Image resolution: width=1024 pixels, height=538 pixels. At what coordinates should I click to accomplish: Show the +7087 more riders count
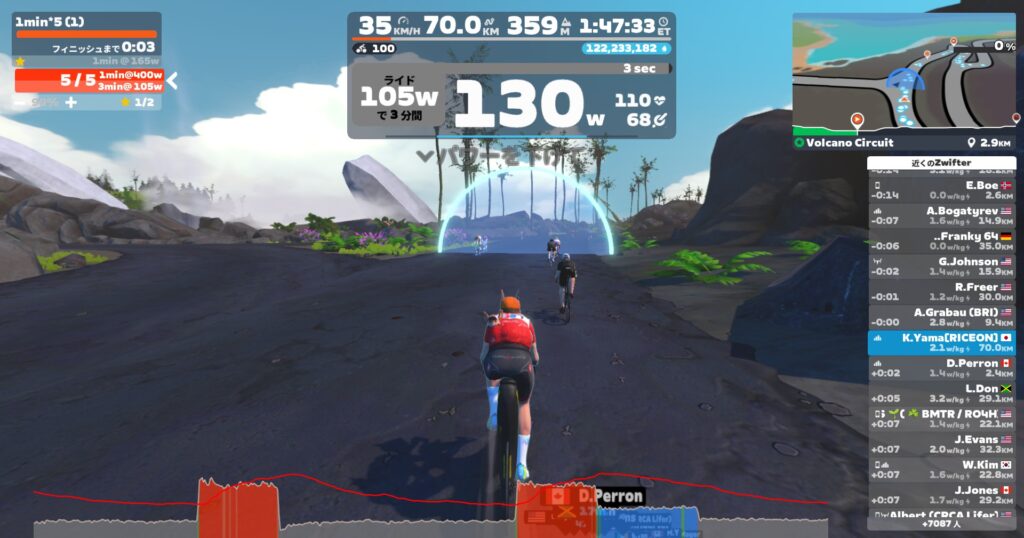[x=941, y=523]
